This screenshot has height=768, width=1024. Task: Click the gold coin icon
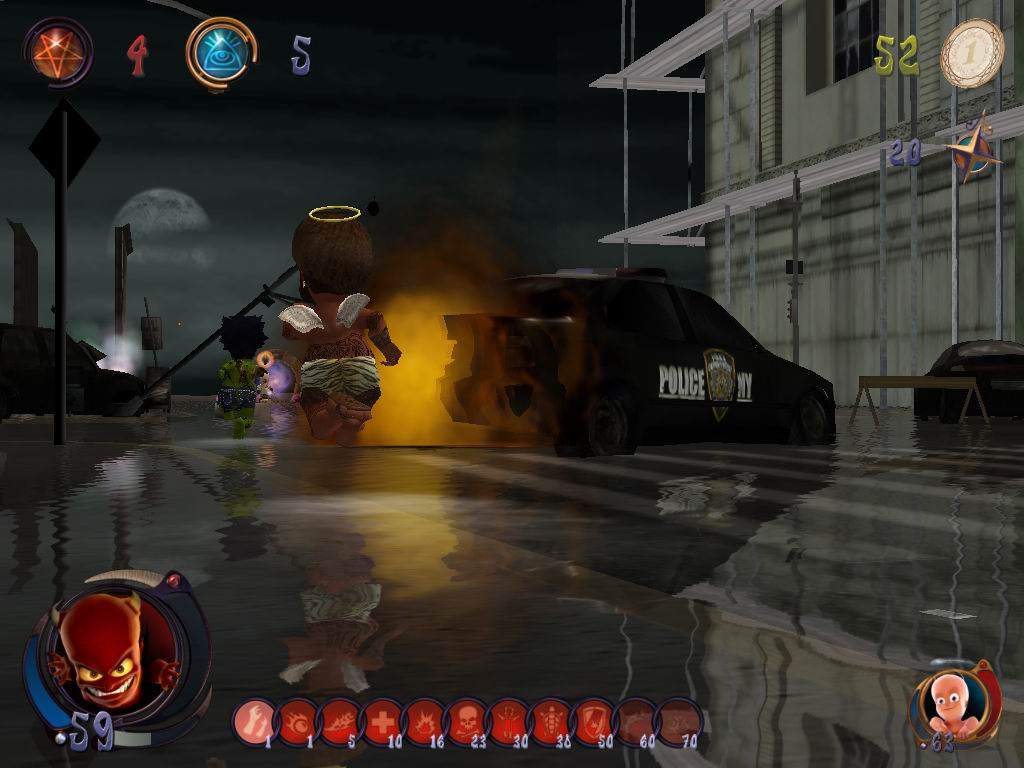point(971,53)
